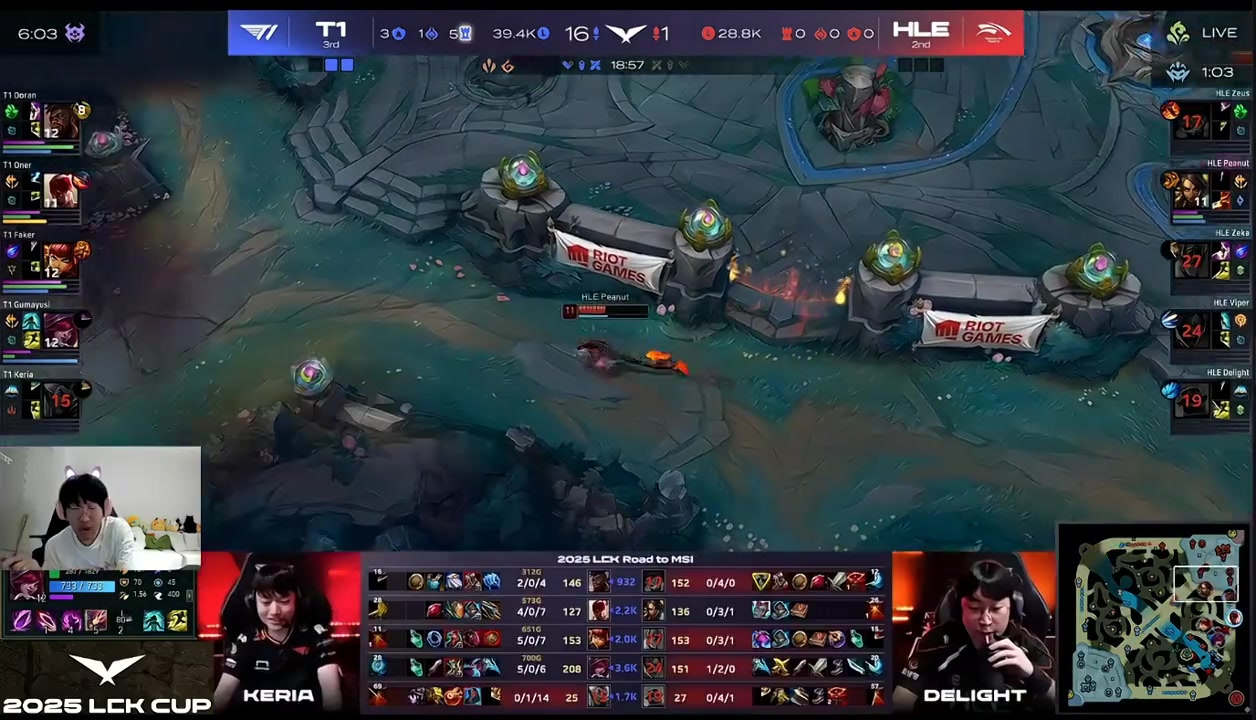The image size is (1256, 720).
Task: Click on the minimap
Action: coord(1153,618)
